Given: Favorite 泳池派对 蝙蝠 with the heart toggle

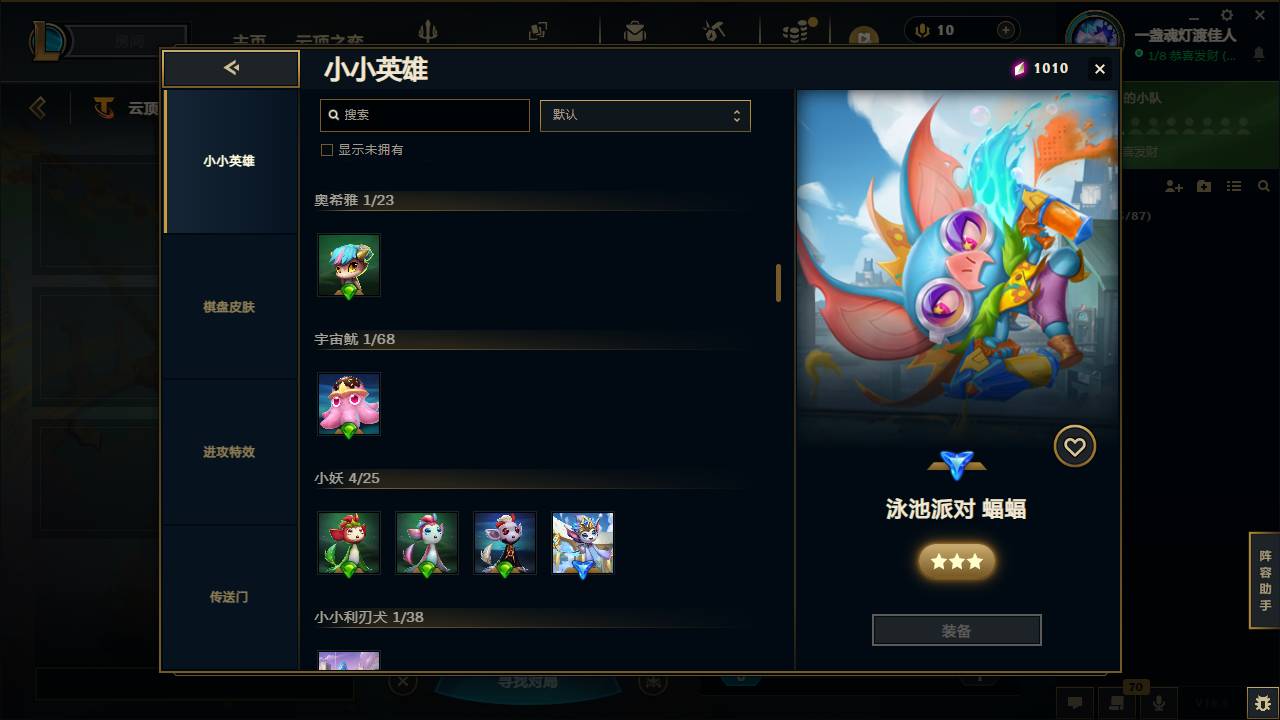Looking at the screenshot, I should tap(1074, 446).
